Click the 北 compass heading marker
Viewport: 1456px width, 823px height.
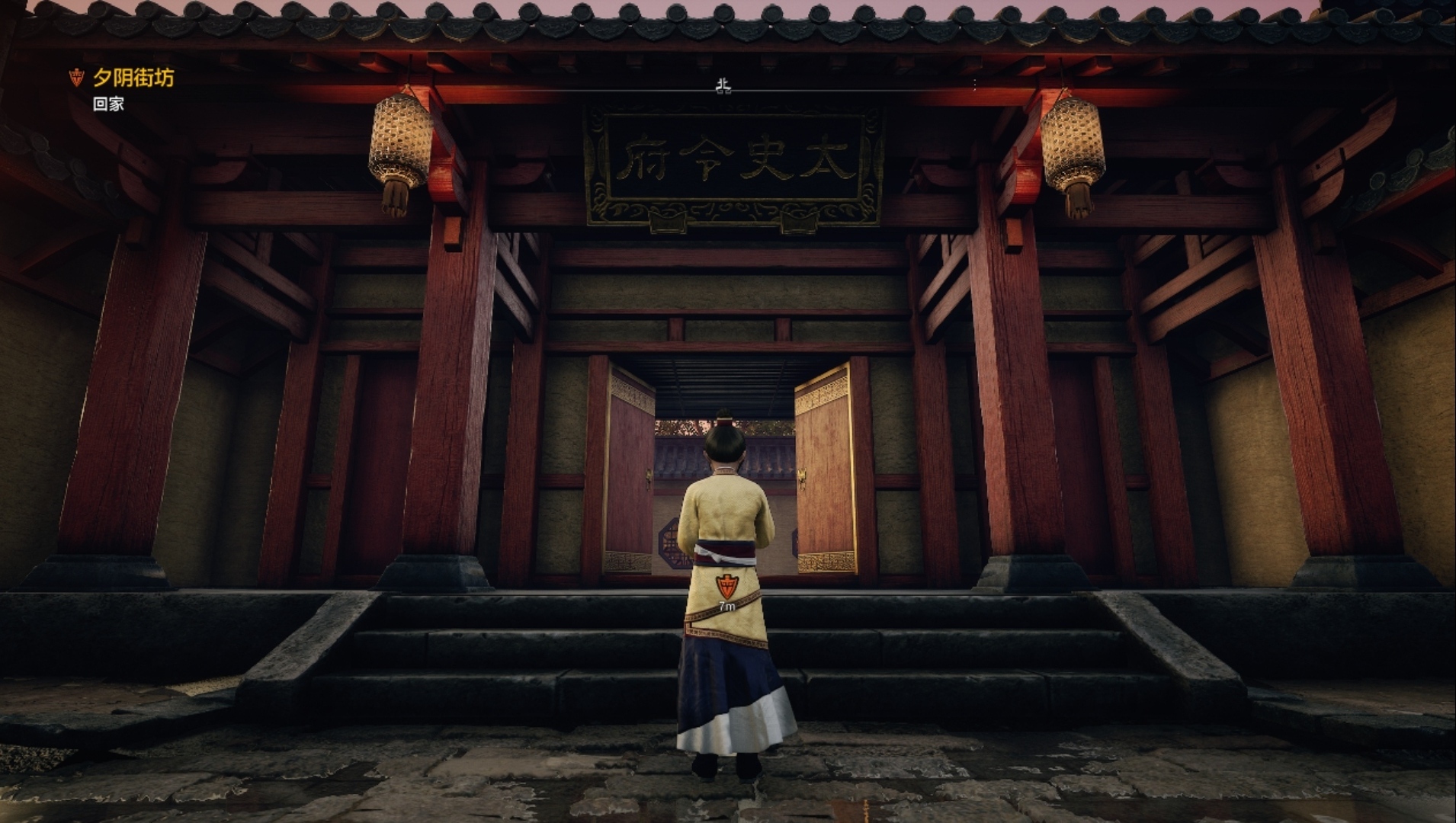[x=723, y=86]
